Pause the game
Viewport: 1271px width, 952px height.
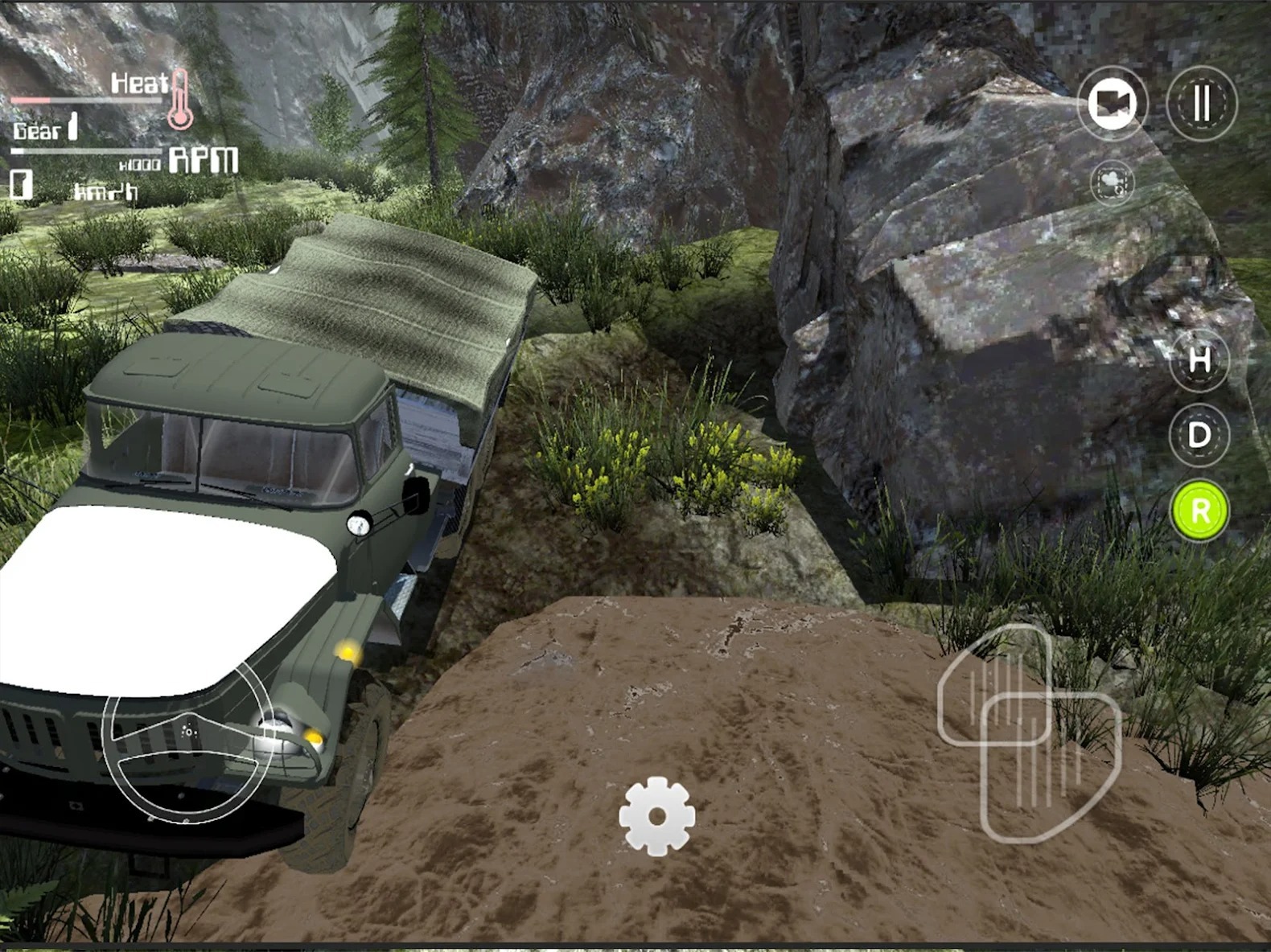[x=1202, y=103]
